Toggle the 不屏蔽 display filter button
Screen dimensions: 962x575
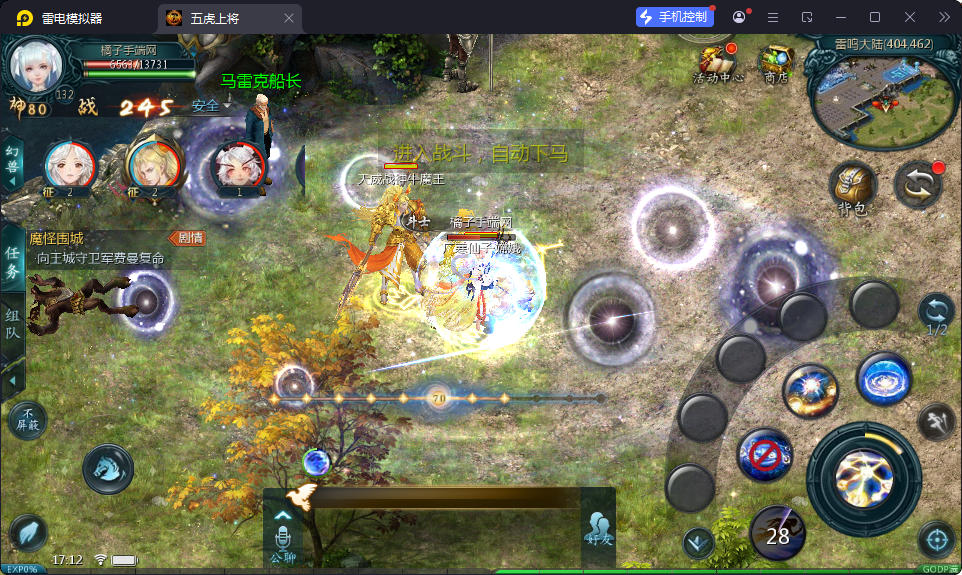pos(28,420)
